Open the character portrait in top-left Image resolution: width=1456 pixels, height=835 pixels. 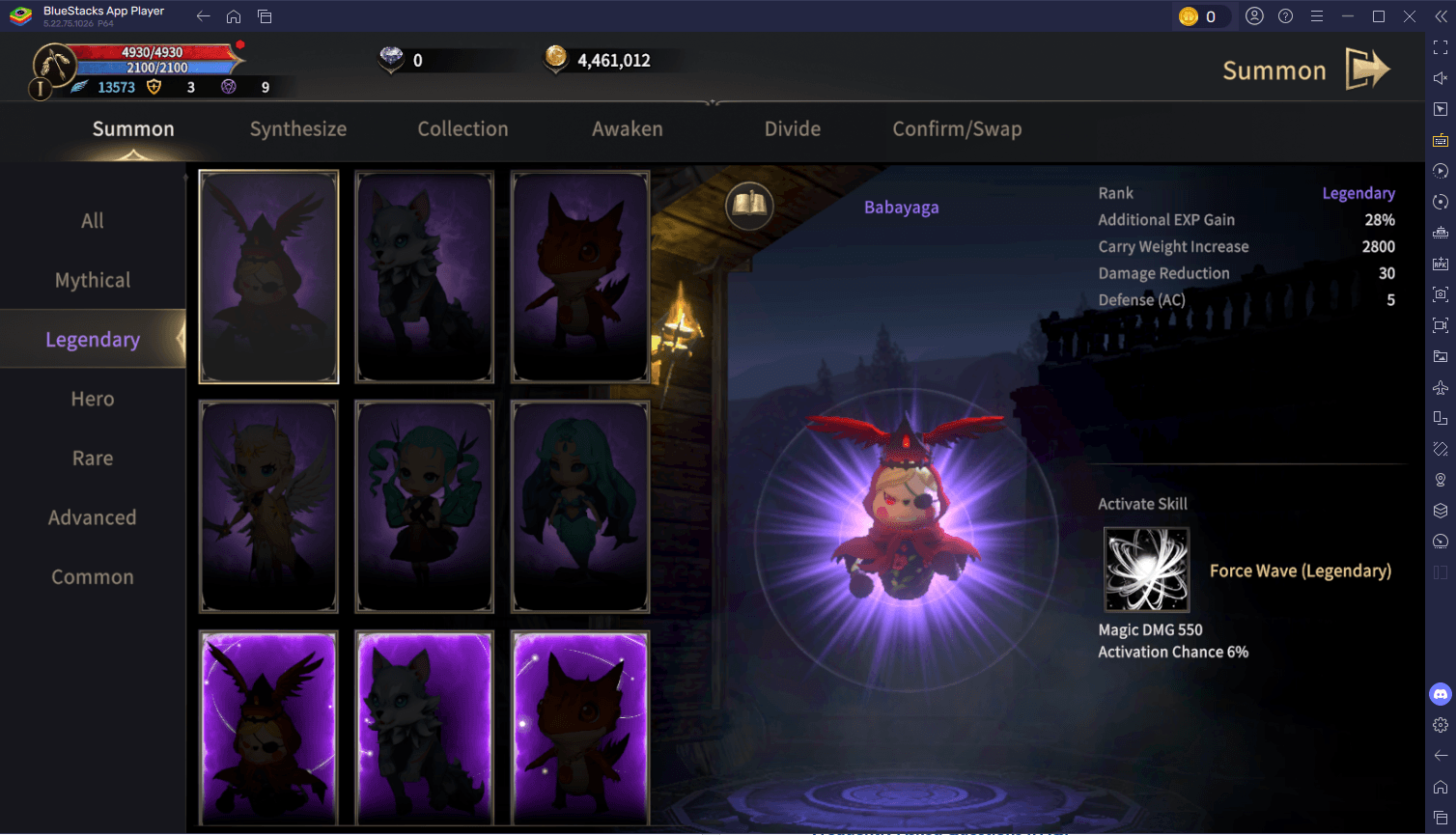54,66
